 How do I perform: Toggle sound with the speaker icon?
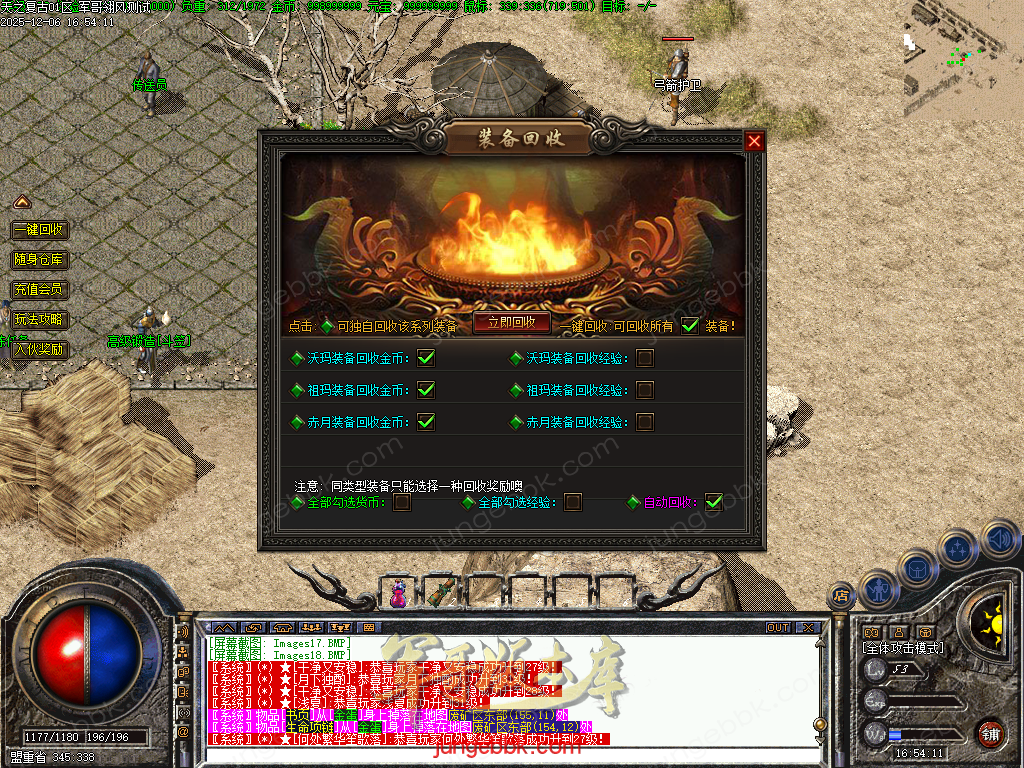1001,541
